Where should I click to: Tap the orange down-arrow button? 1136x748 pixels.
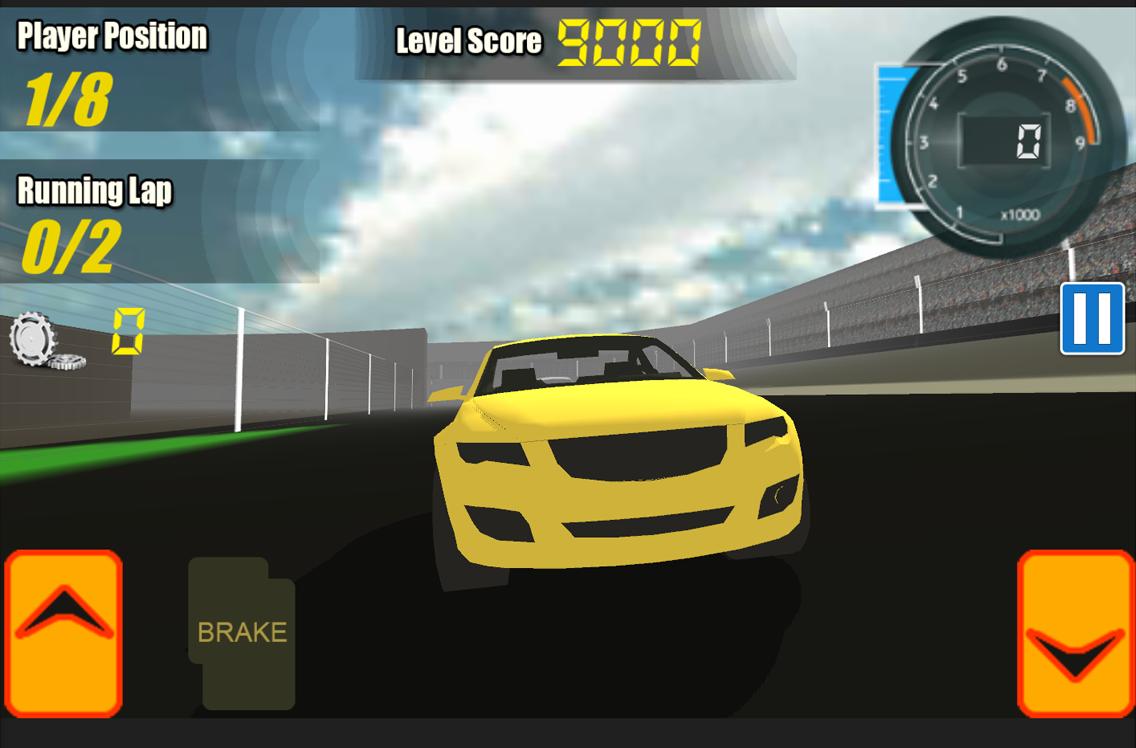[x=1075, y=634]
